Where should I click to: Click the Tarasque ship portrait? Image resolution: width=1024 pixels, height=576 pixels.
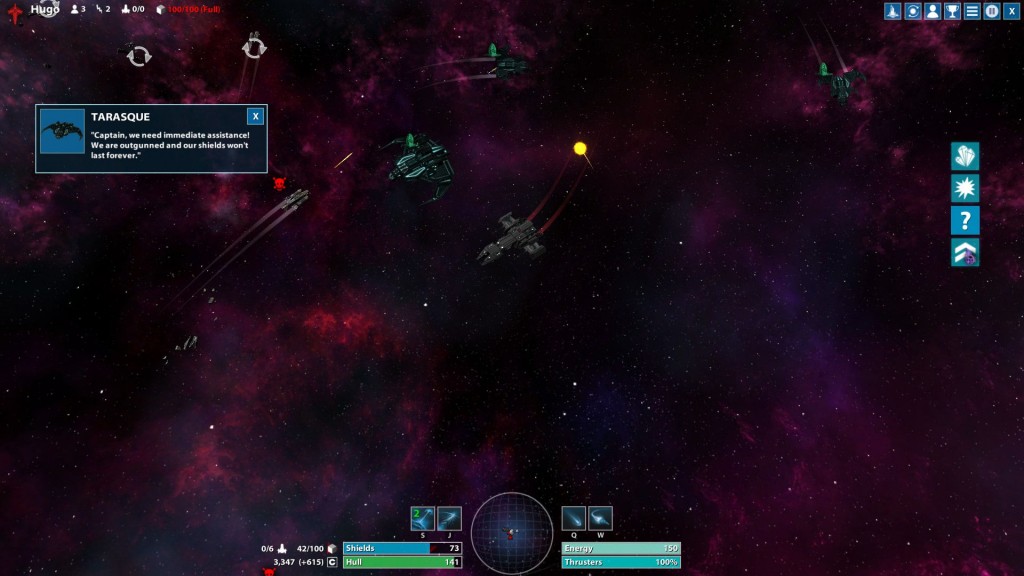tap(62, 131)
